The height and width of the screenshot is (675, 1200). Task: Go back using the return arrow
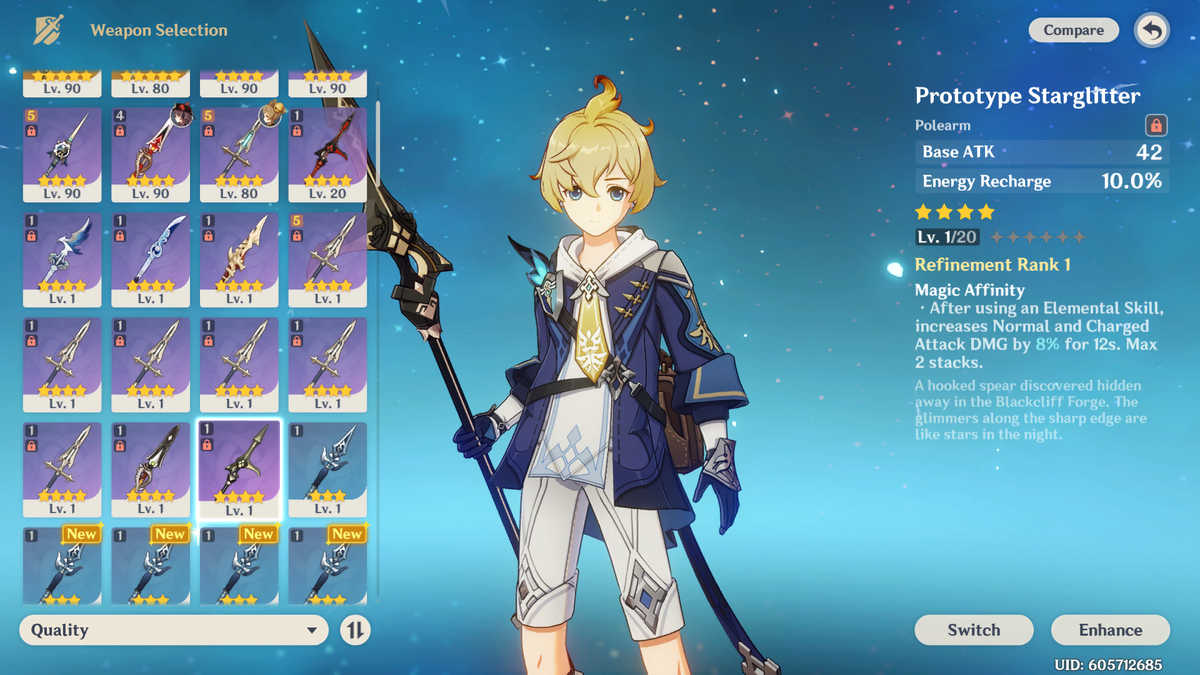coord(1152,31)
